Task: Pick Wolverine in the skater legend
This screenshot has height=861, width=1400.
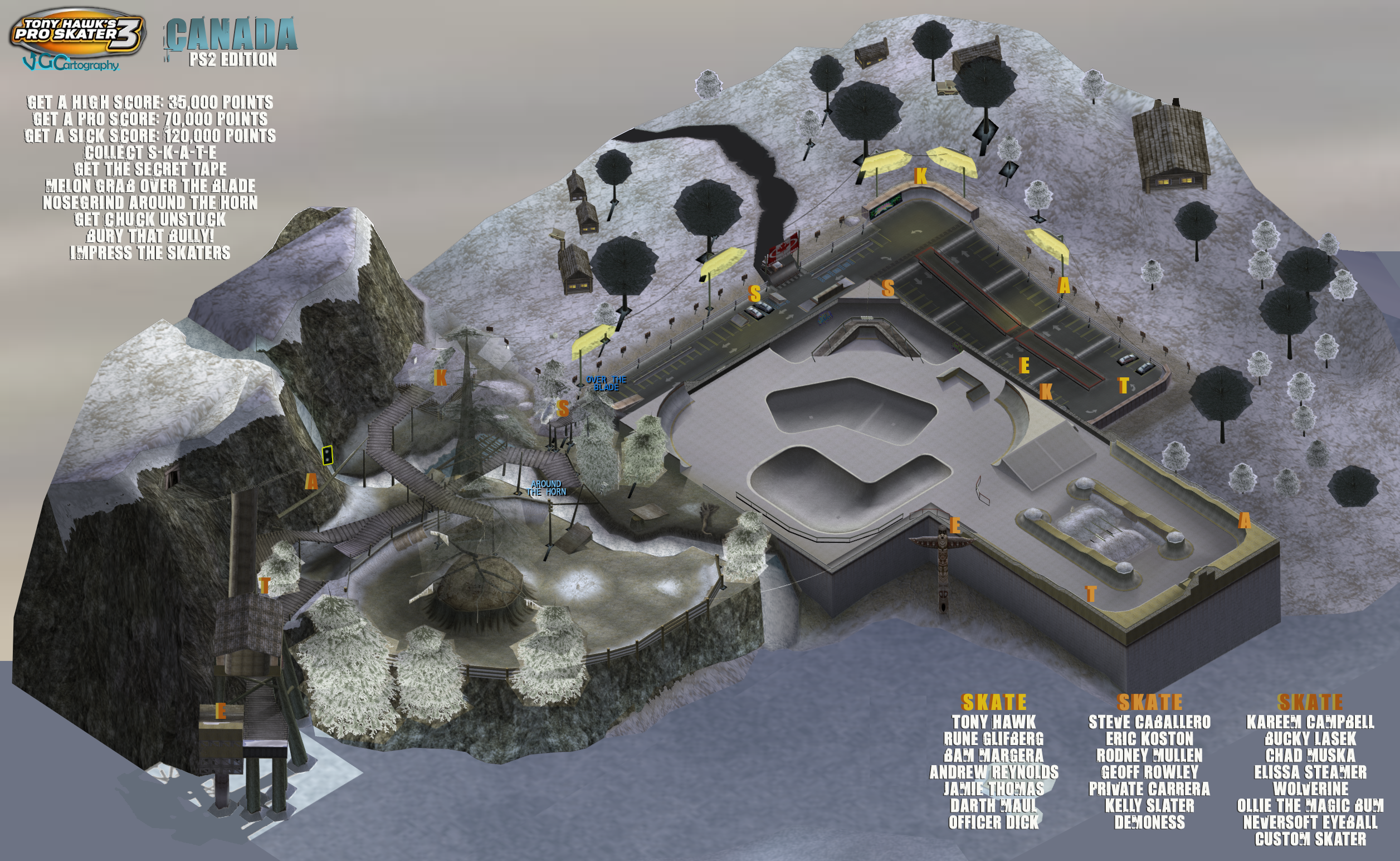Action: click(1310, 789)
